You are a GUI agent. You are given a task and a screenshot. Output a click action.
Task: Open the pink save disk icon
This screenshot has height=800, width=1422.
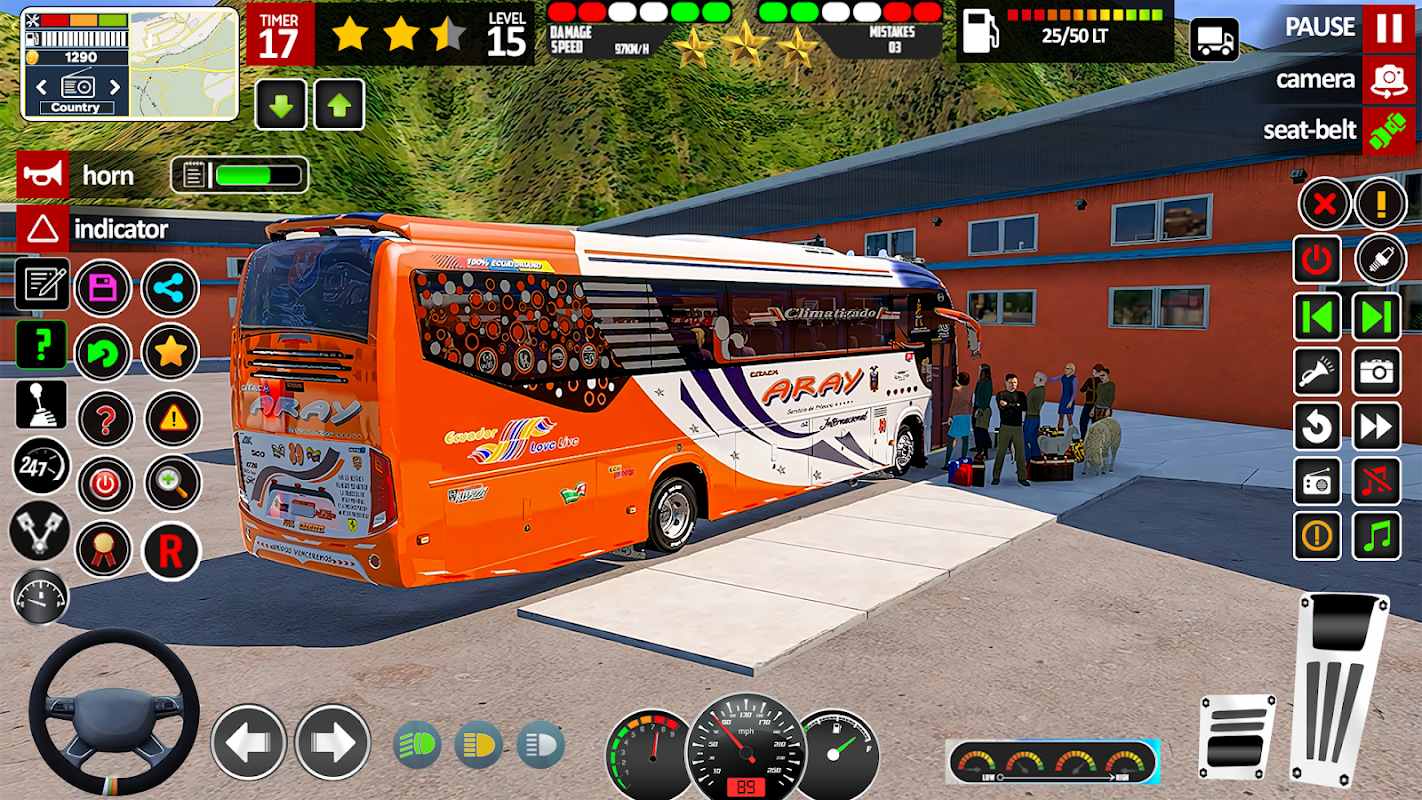(x=103, y=289)
